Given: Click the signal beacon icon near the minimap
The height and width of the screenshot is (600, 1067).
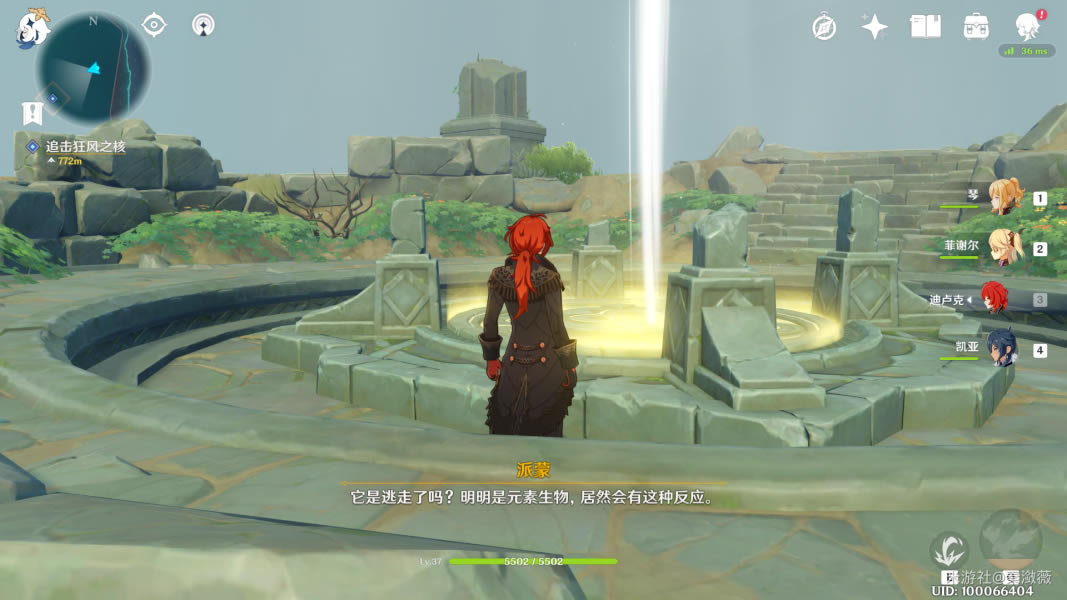Looking at the screenshot, I should [203, 25].
